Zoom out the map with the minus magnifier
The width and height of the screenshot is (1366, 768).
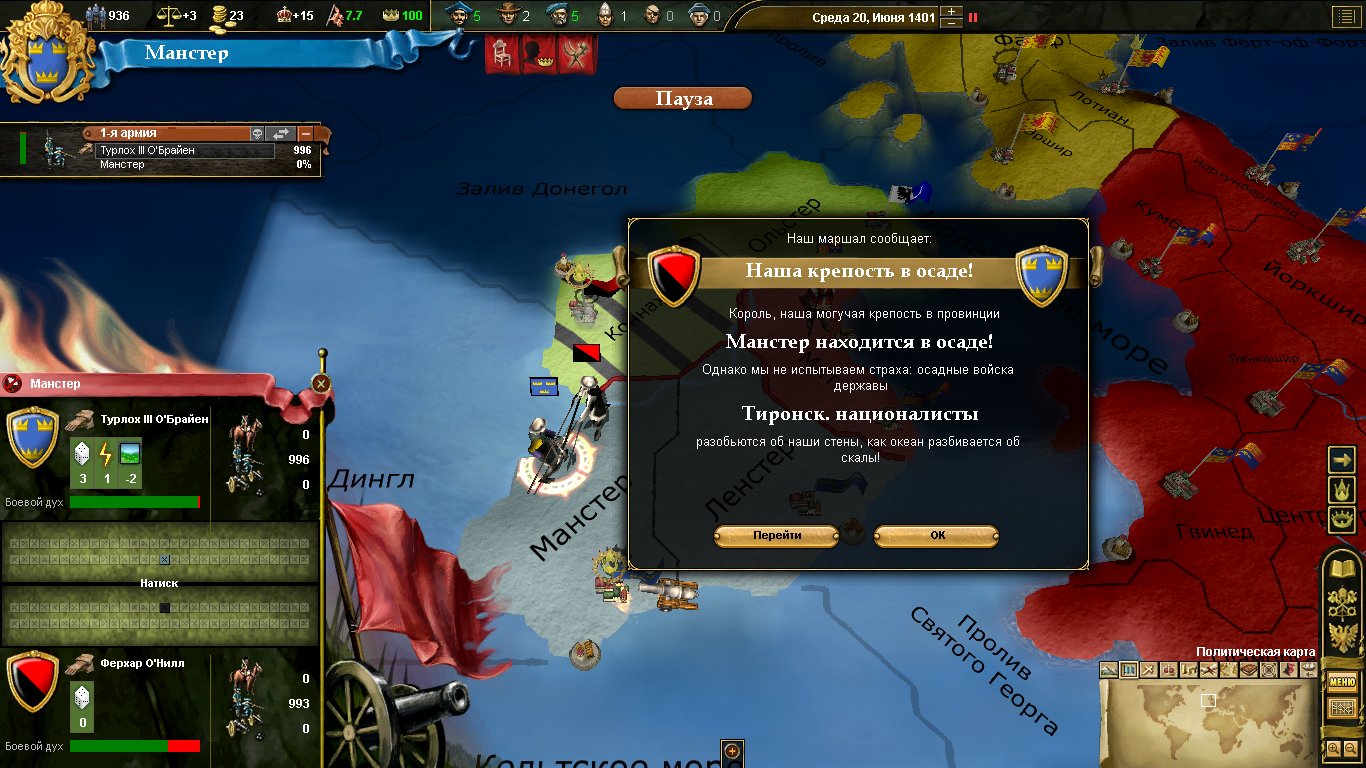[1349, 748]
